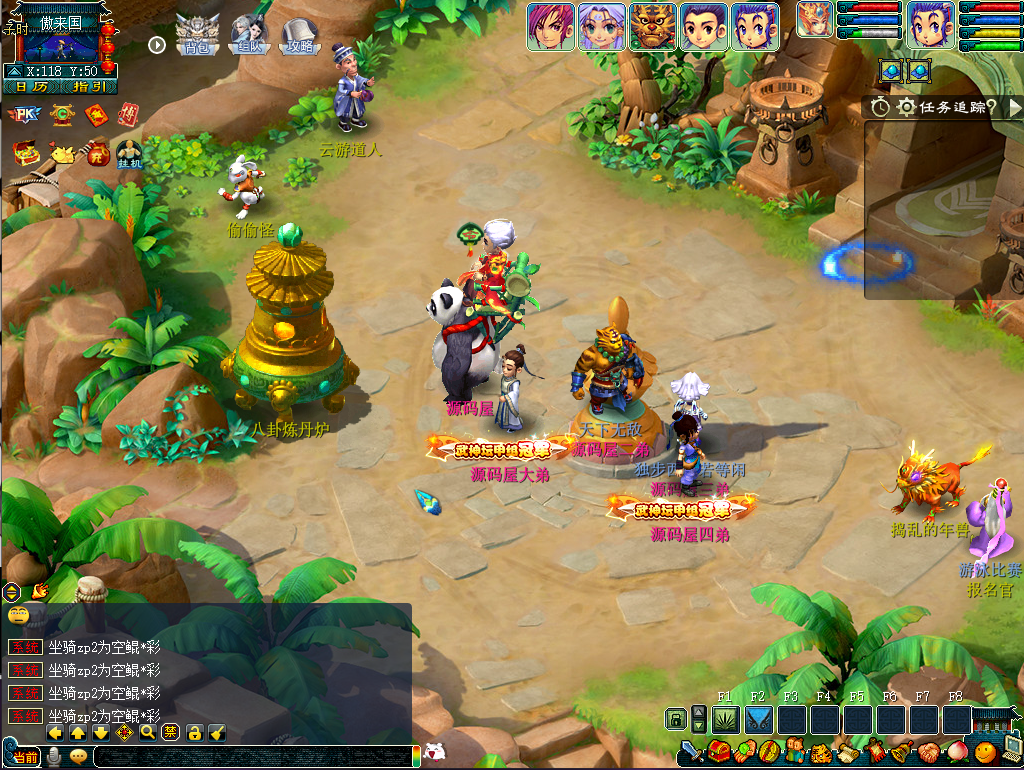Viewport: 1024px width, 770px height.
Task: Select the tiger-faced party member portrait
Action: tap(653, 27)
